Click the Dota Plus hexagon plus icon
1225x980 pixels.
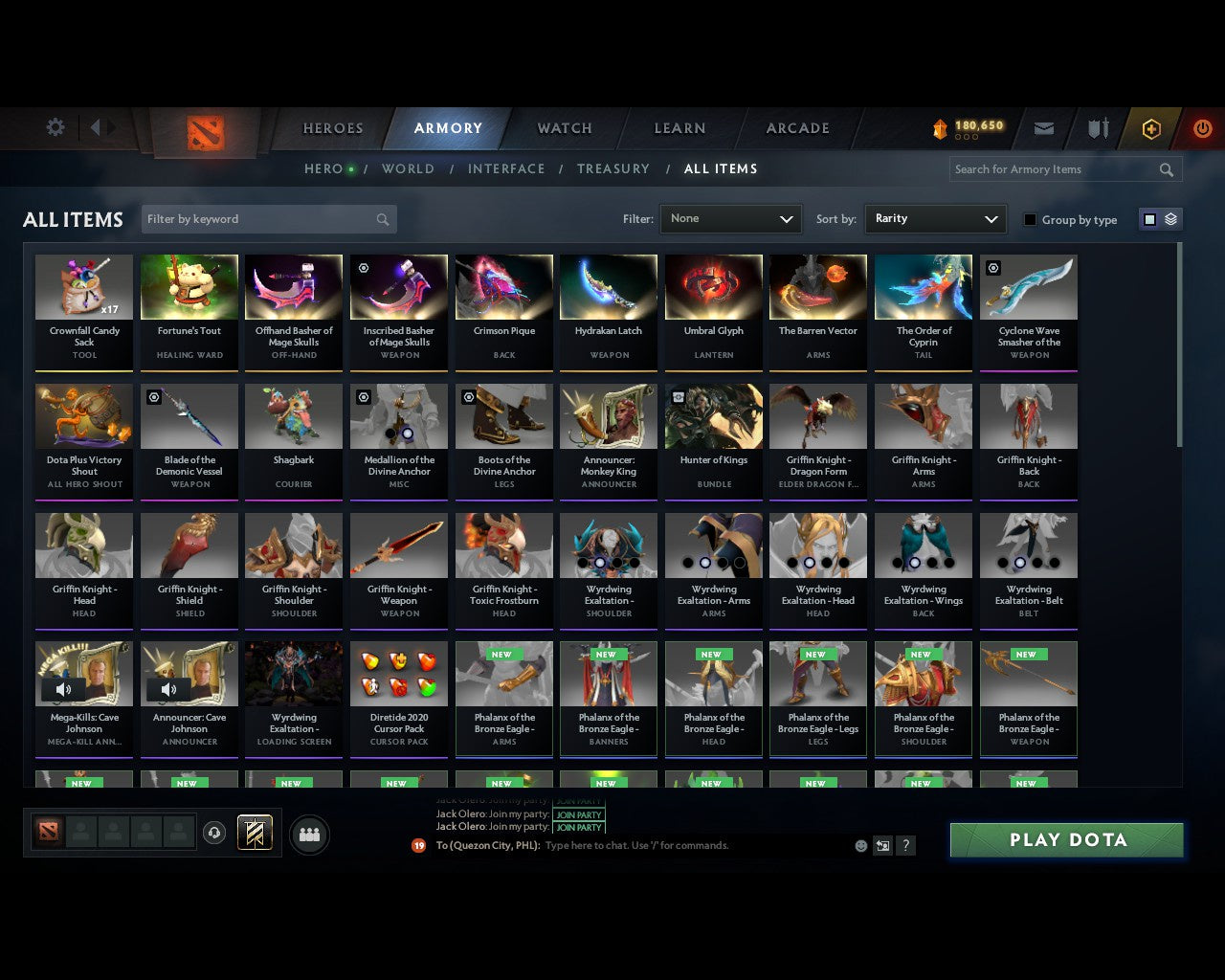pyautogui.click(x=1151, y=126)
